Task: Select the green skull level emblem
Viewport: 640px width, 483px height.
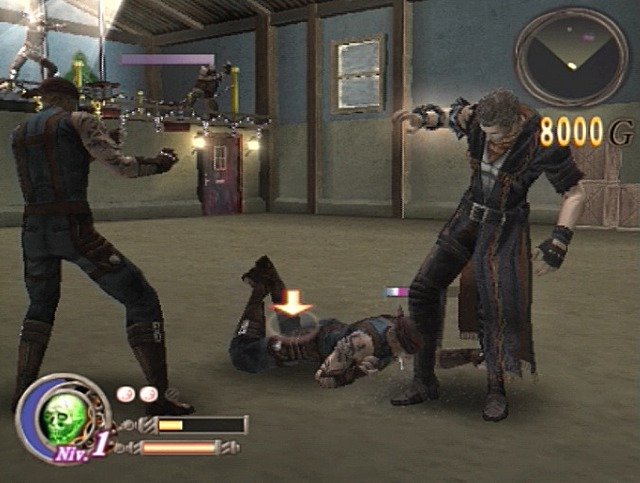Action: click(x=62, y=410)
